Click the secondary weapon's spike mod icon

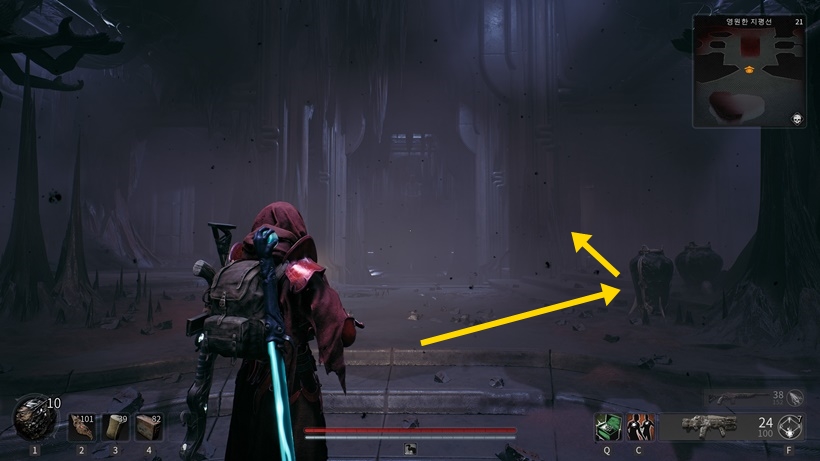coord(796,397)
